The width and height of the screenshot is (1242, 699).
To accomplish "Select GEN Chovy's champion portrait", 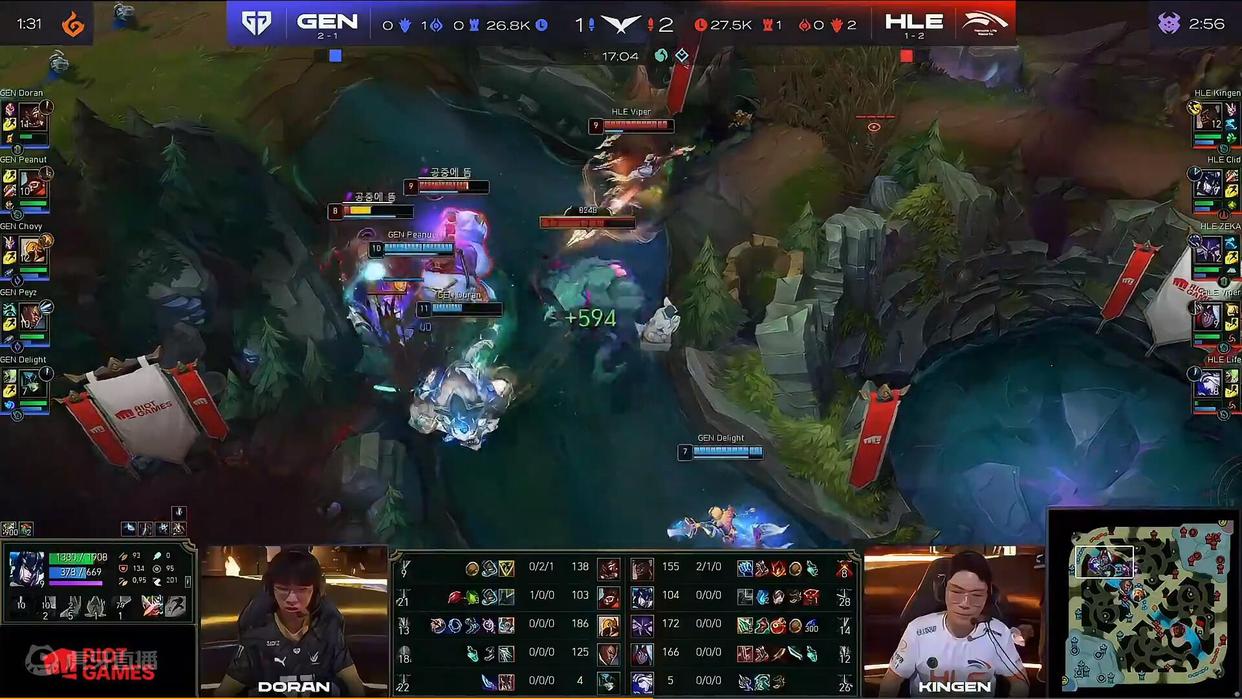I will (32, 249).
